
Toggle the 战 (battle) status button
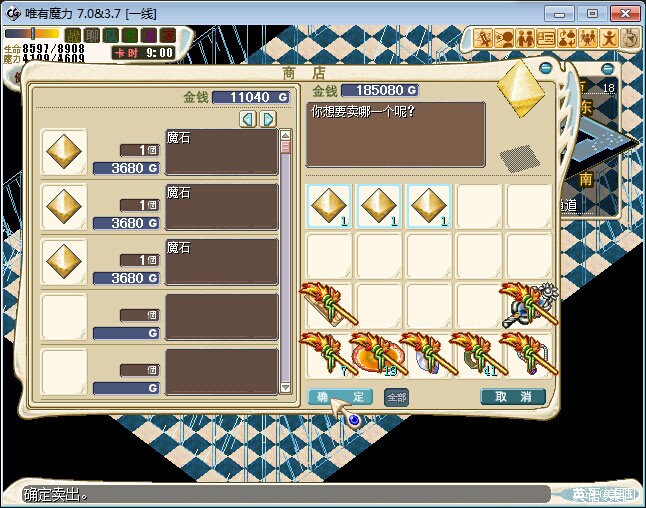click(73, 36)
